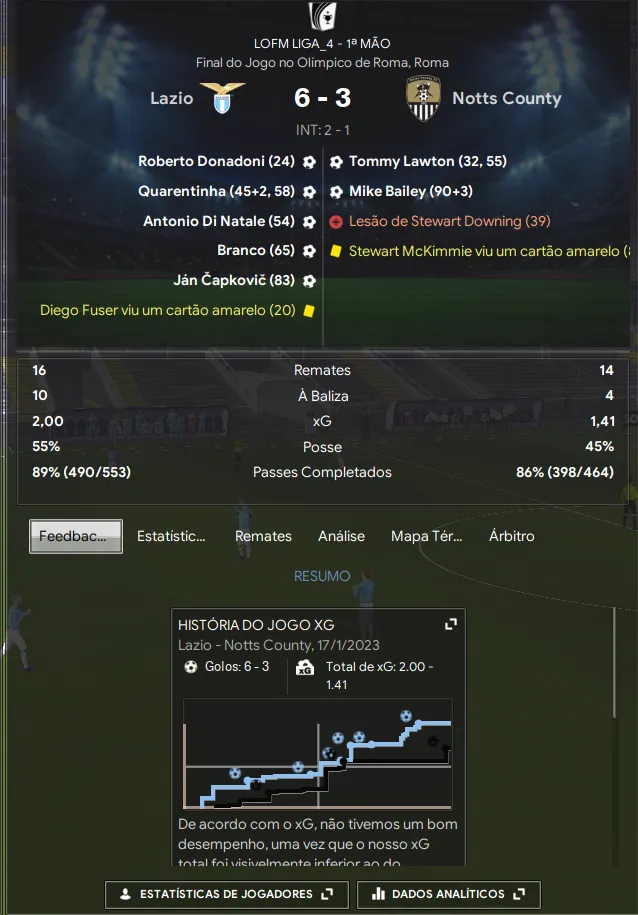Switch to the Feedback tab
This screenshot has width=638, height=915.
[76, 536]
